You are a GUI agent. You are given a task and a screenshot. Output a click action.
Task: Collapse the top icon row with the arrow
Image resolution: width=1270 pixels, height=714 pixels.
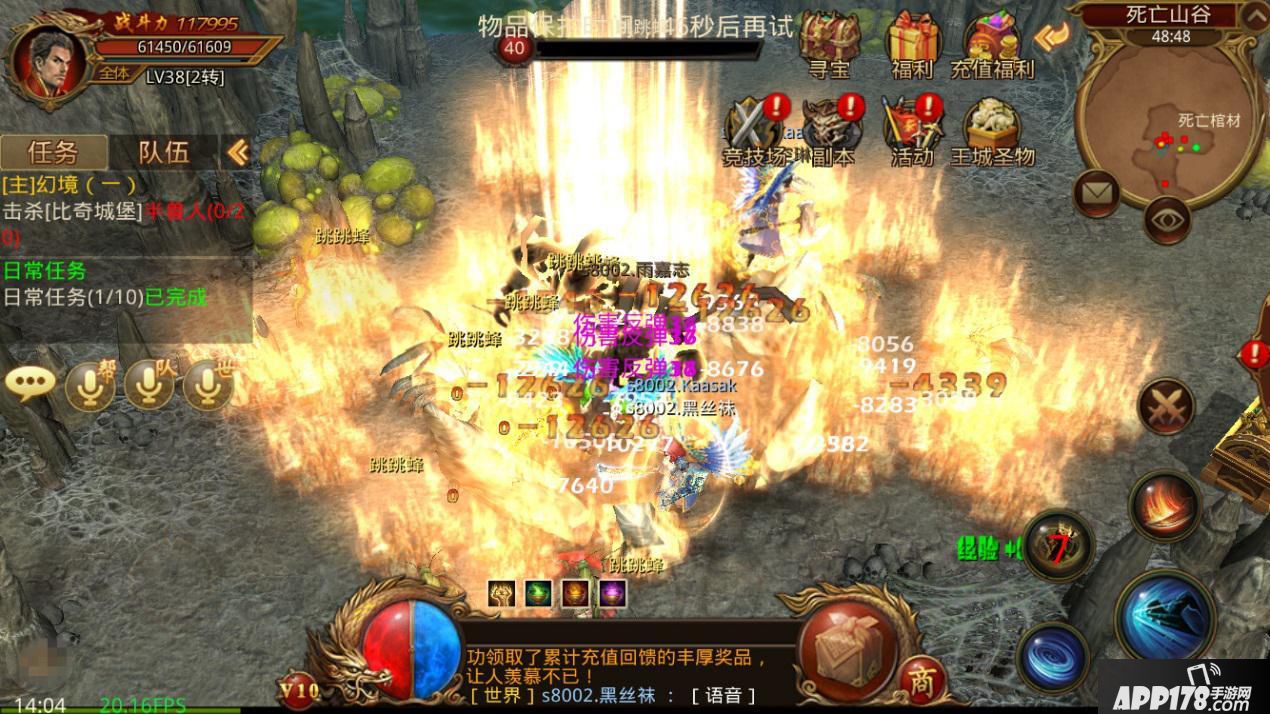[x=1052, y=37]
